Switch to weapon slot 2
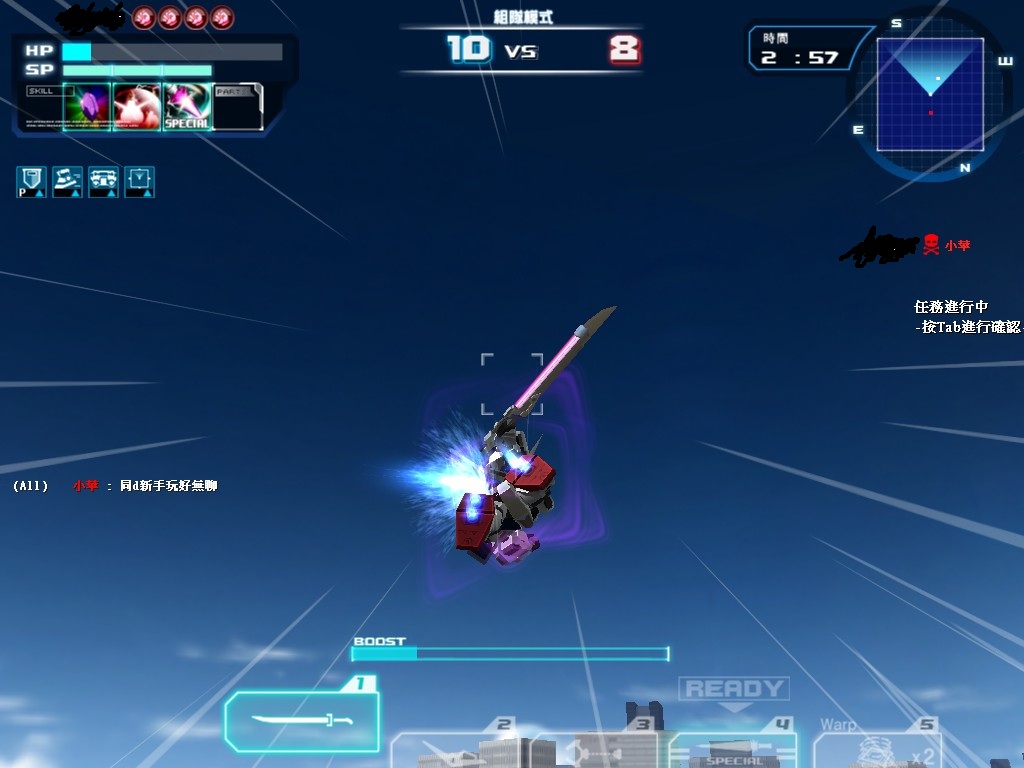This screenshot has height=768, width=1024. (x=455, y=750)
